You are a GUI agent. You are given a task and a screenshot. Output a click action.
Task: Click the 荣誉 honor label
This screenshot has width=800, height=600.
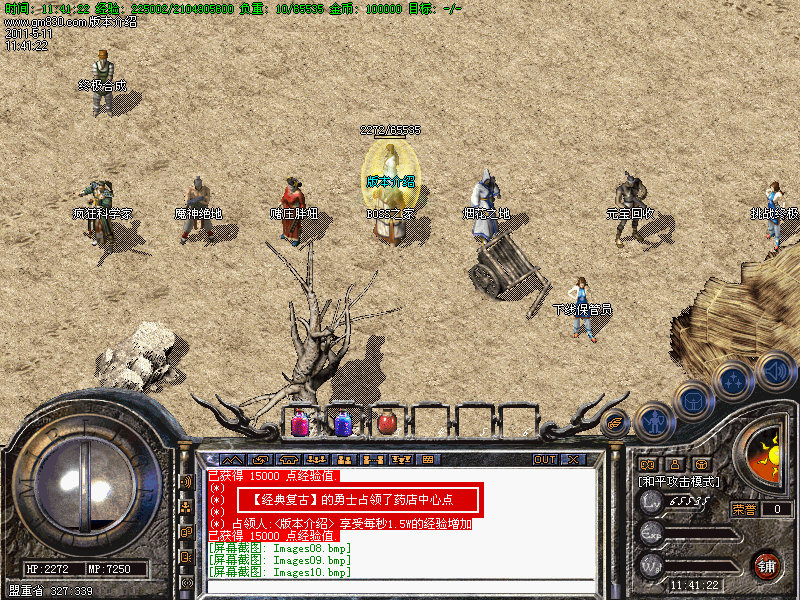click(x=745, y=509)
